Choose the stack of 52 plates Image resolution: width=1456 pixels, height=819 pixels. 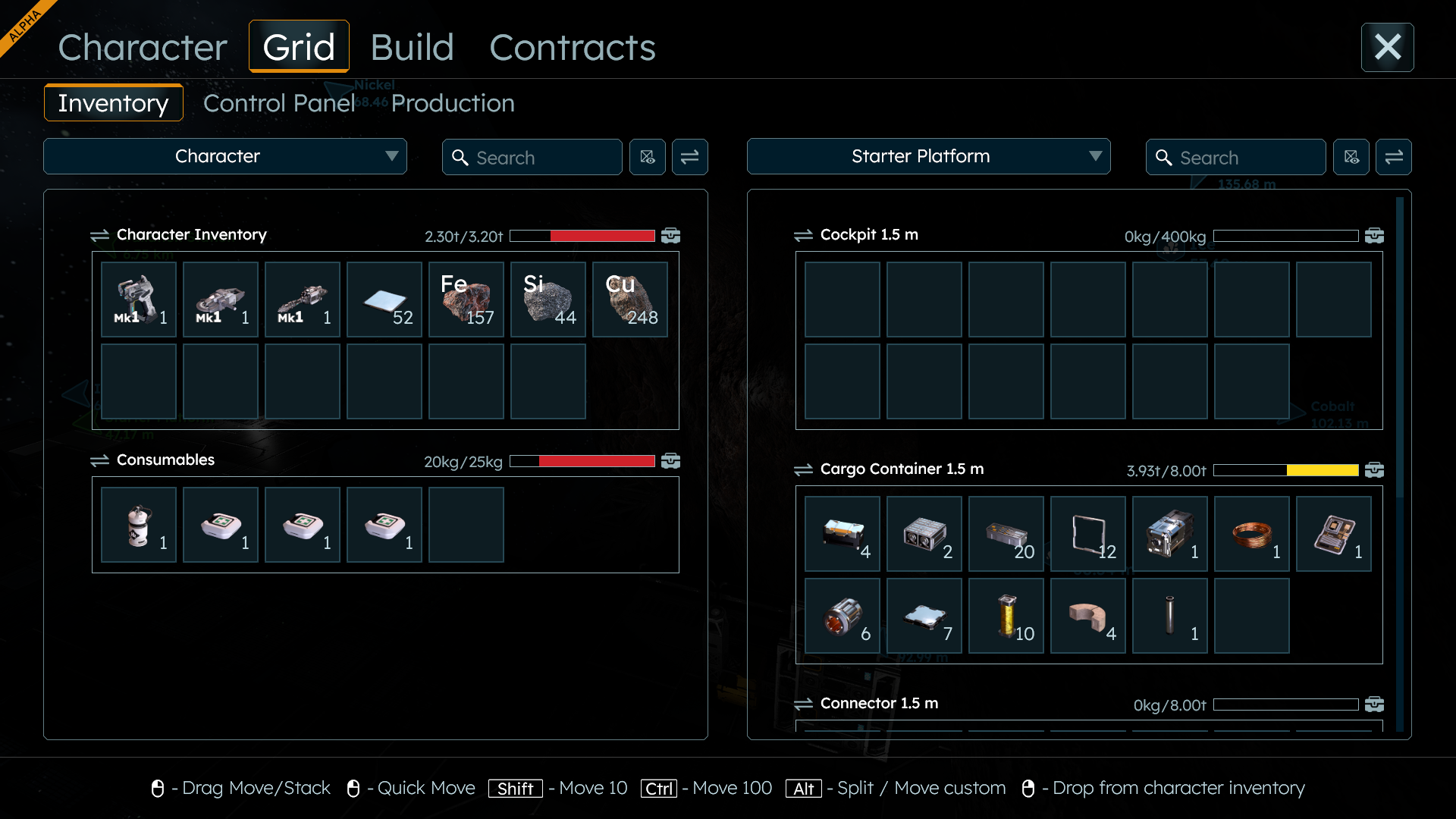tap(384, 300)
